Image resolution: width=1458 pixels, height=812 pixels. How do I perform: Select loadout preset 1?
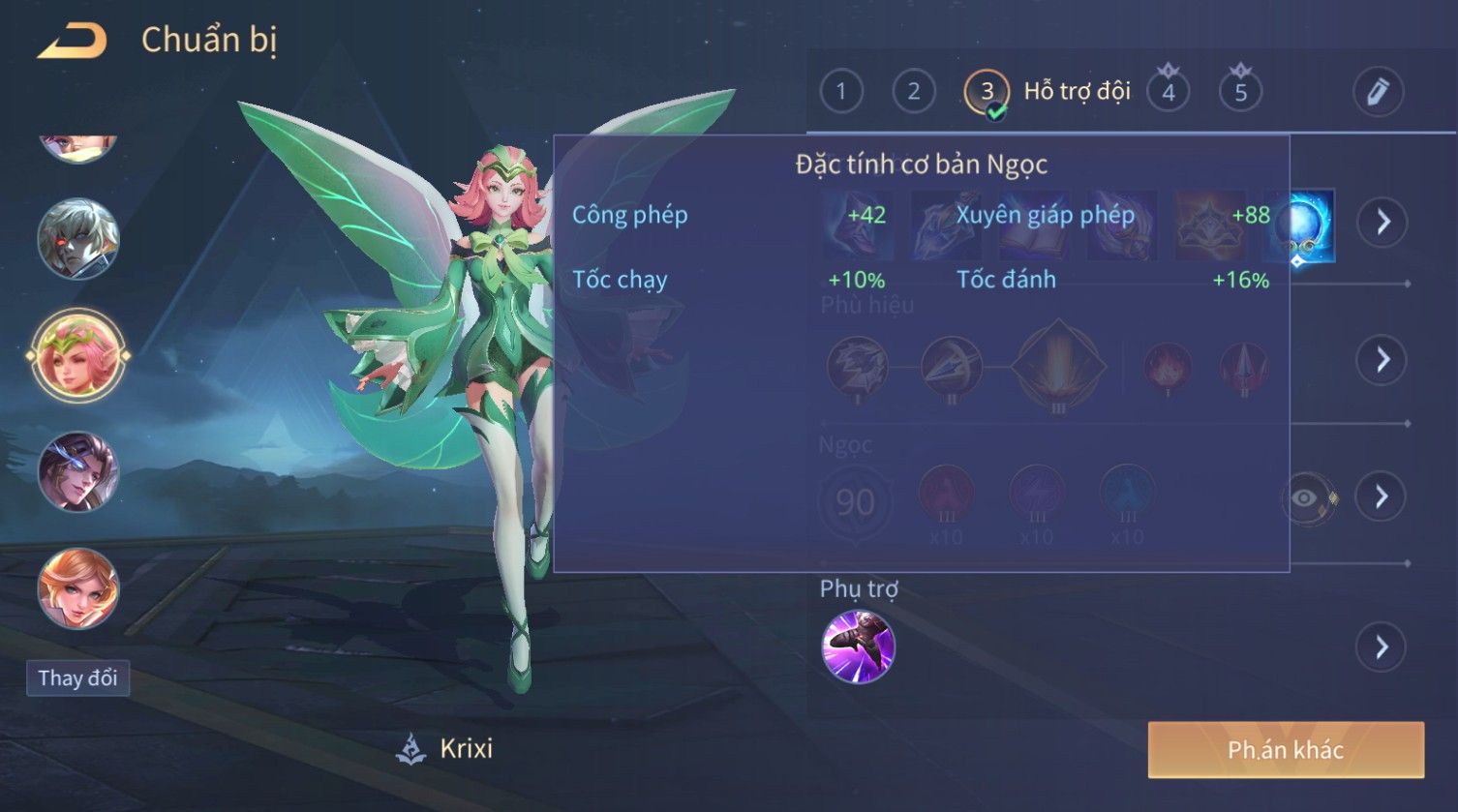[x=840, y=92]
